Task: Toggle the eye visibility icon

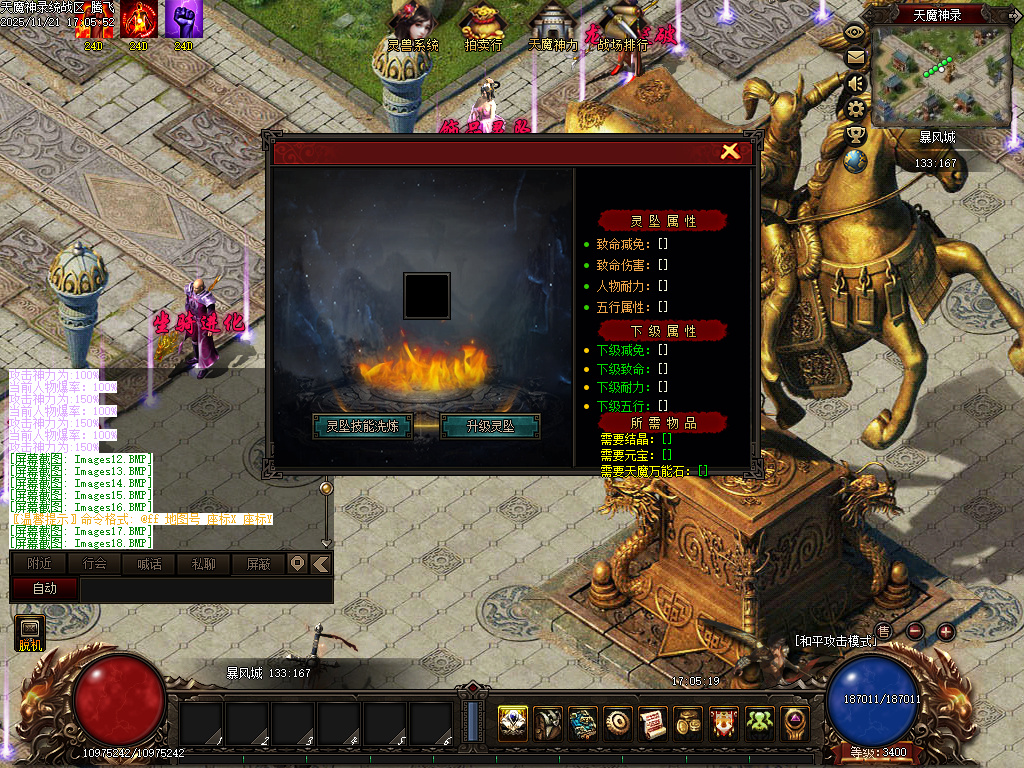Action: click(x=855, y=32)
